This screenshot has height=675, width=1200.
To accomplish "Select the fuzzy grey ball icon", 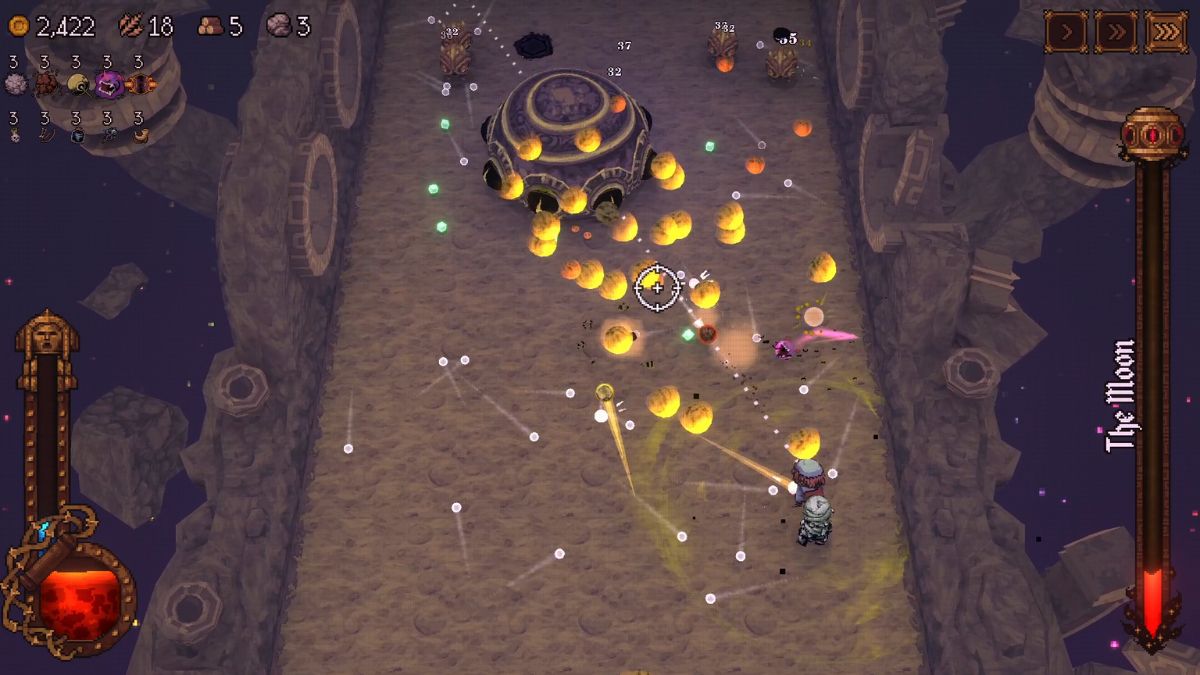I will (x=15, y=84).
